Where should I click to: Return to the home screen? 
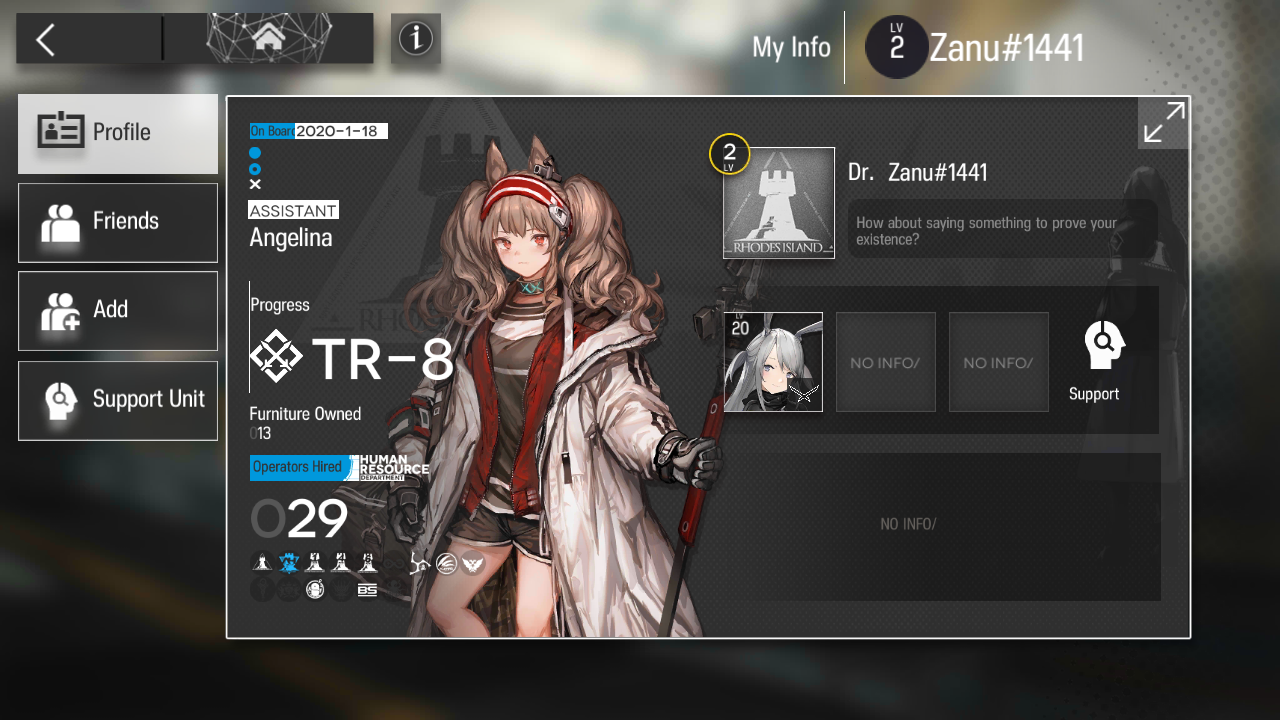(x=268, y=39)
